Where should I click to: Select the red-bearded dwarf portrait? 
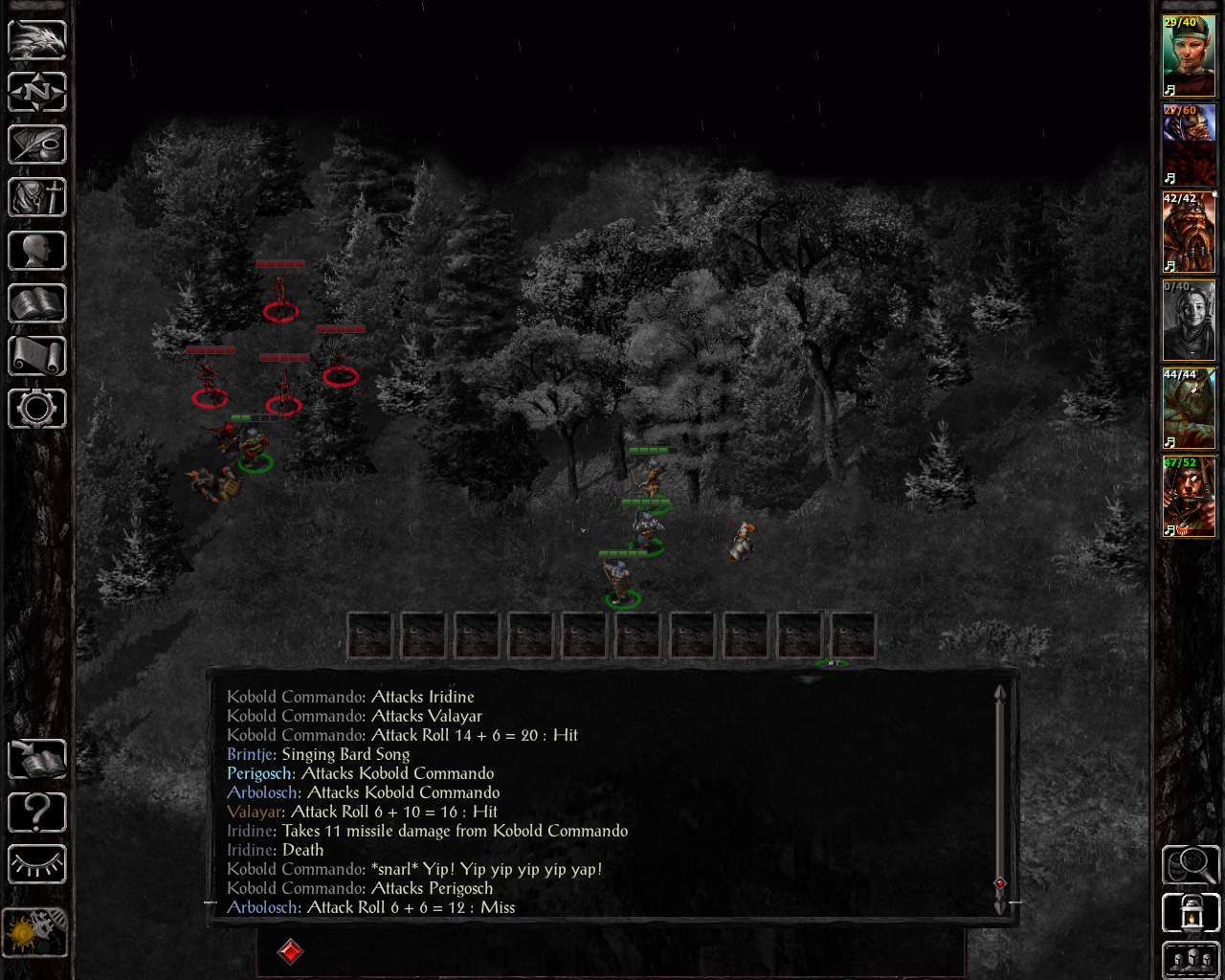pos(1189,233)
